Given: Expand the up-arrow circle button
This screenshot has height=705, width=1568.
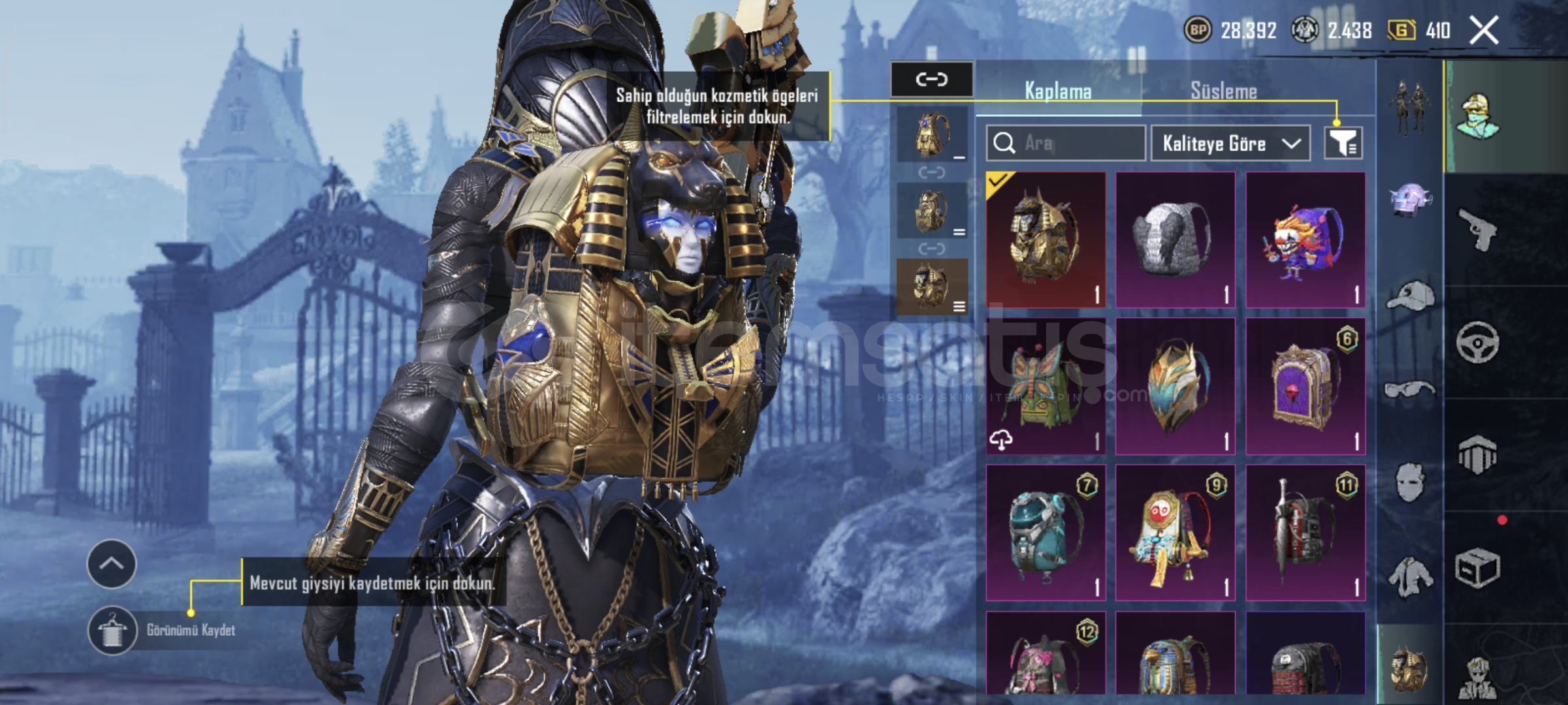Looking at the screenshot, I should [112, 564].
